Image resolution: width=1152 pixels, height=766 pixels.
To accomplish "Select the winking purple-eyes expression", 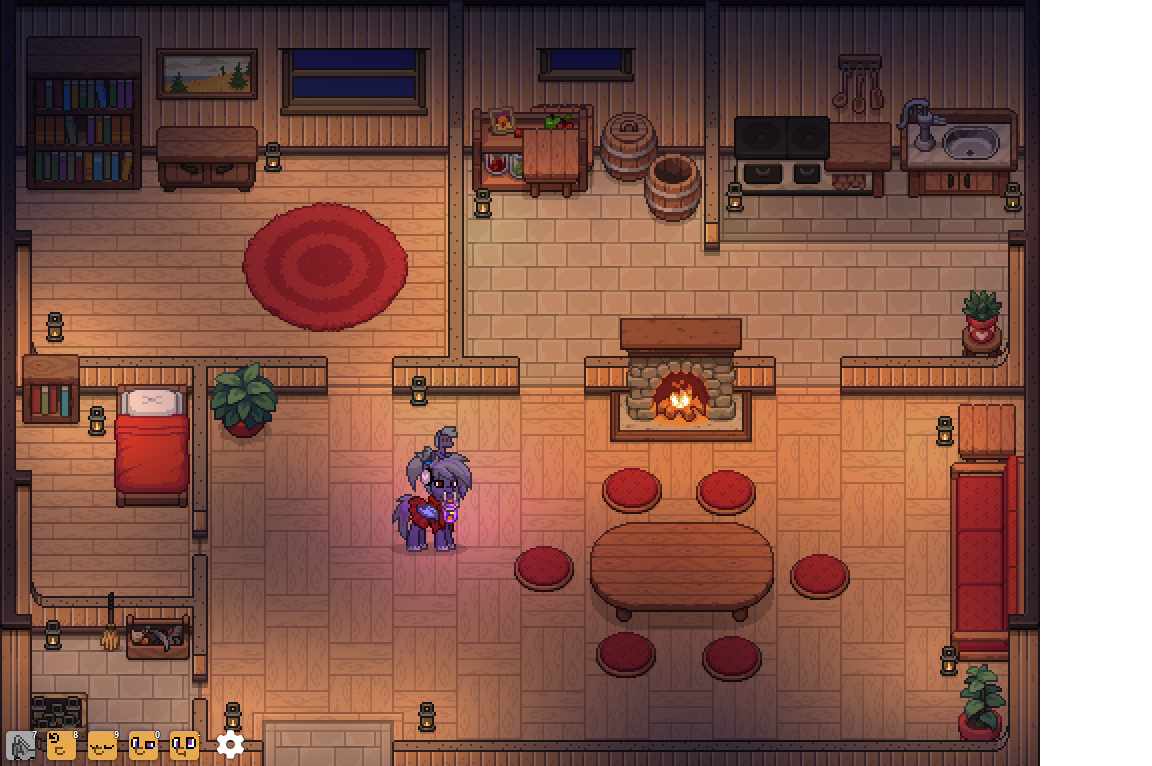I will [x=143, y=745].
